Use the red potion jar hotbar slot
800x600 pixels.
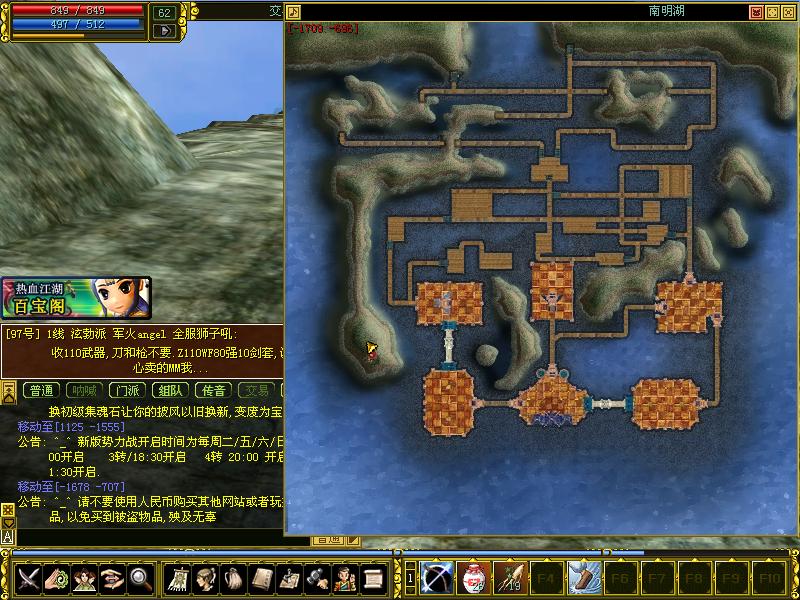473,578
